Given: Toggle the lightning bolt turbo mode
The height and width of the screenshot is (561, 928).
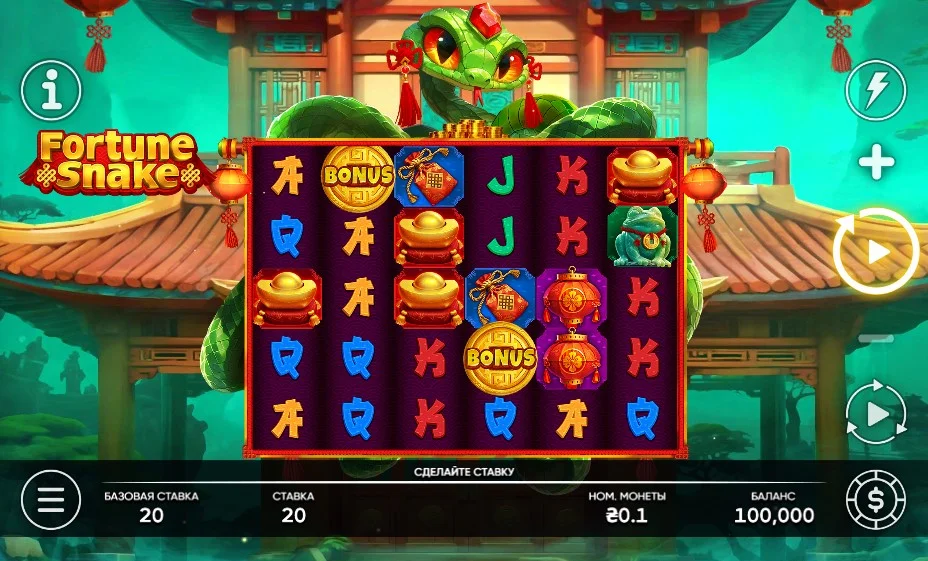Looking at the screenshot, I should (x=875, y=91).
